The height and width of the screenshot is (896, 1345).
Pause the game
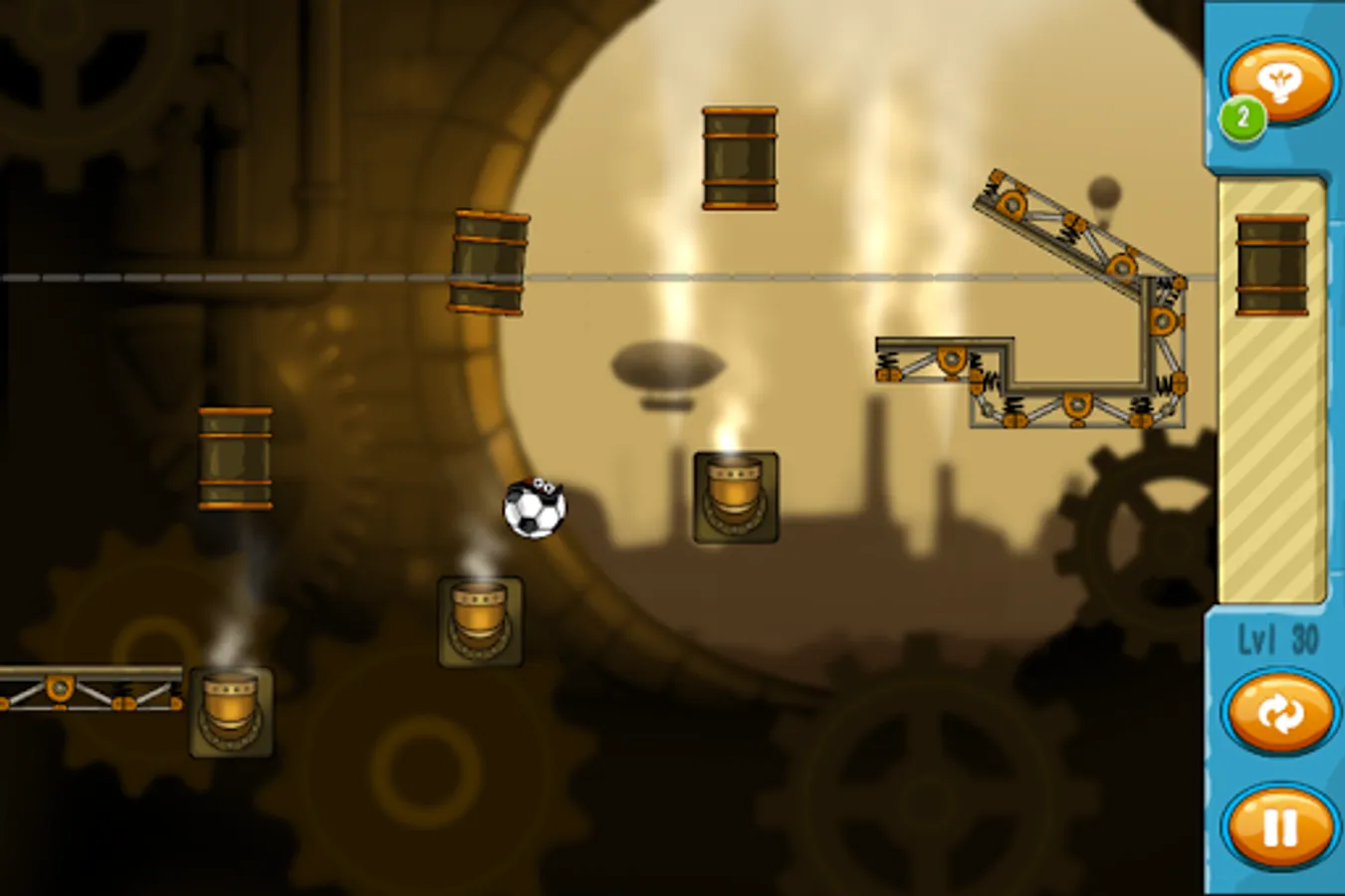click(x=1279, y=826)
